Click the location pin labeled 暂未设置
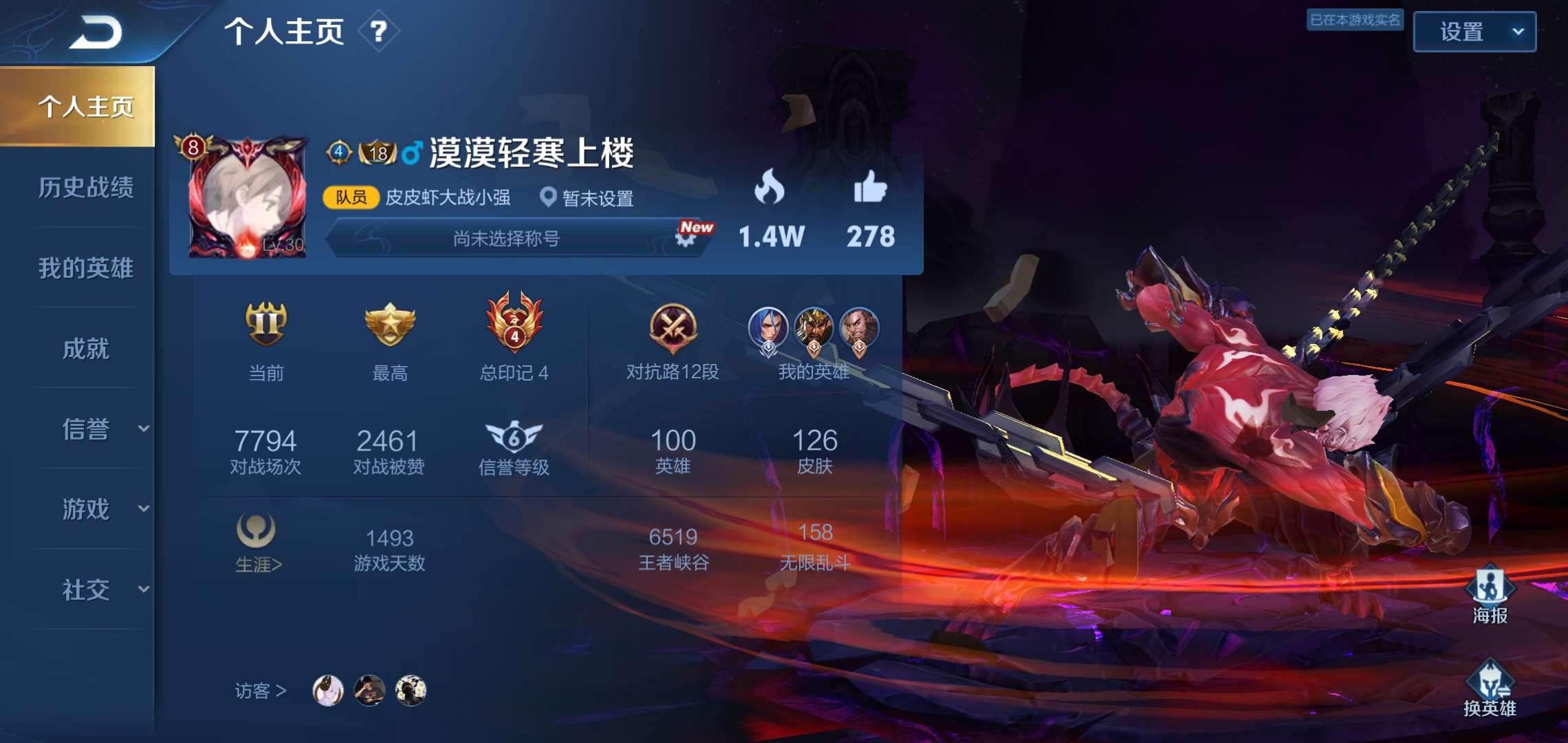1568x743 pixels. pos(547,198)
